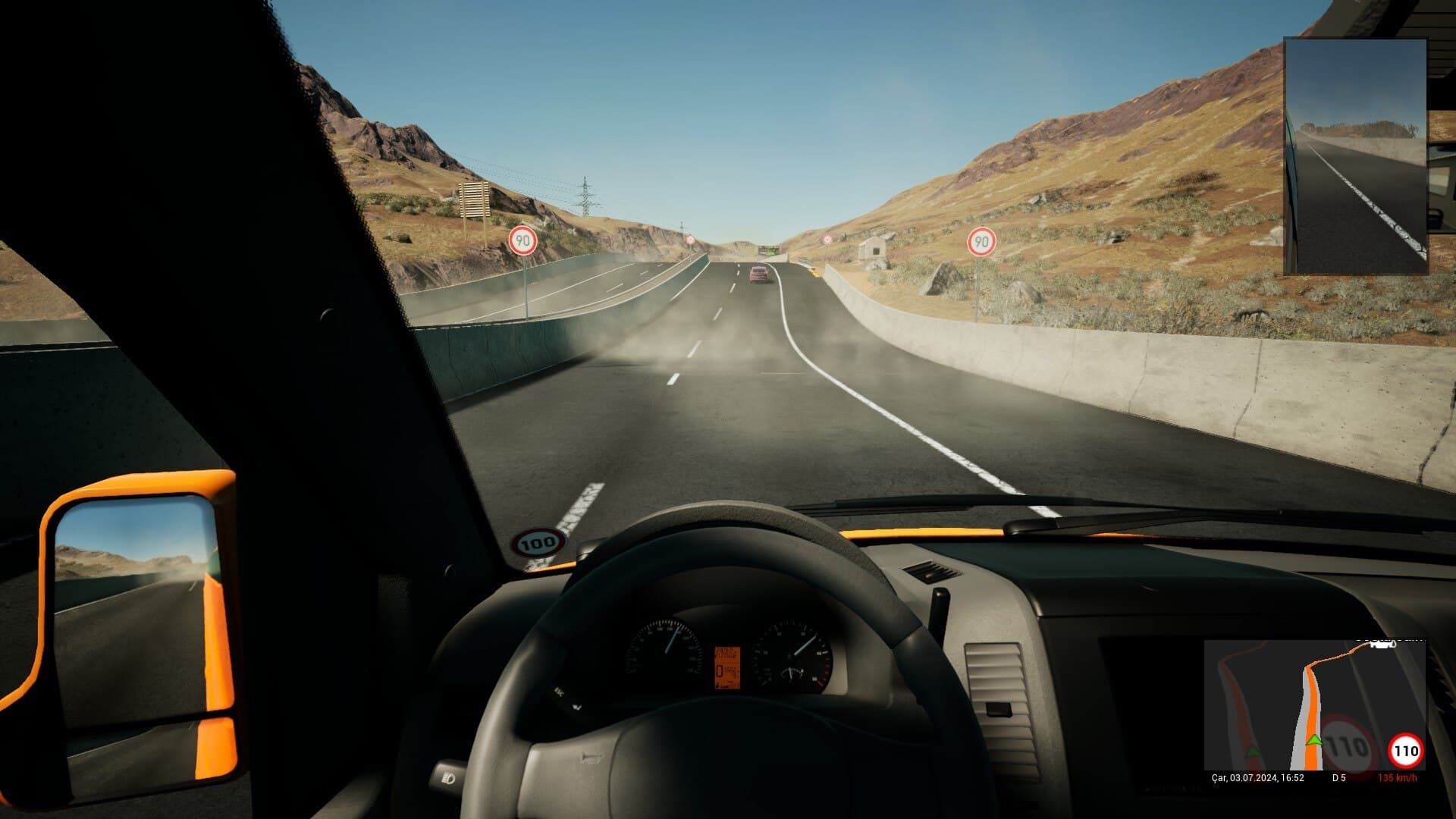Select the D 5 gear indicator
Image resolution: width=1456 pixels, height=819 pixels.
click(1338, 777)
